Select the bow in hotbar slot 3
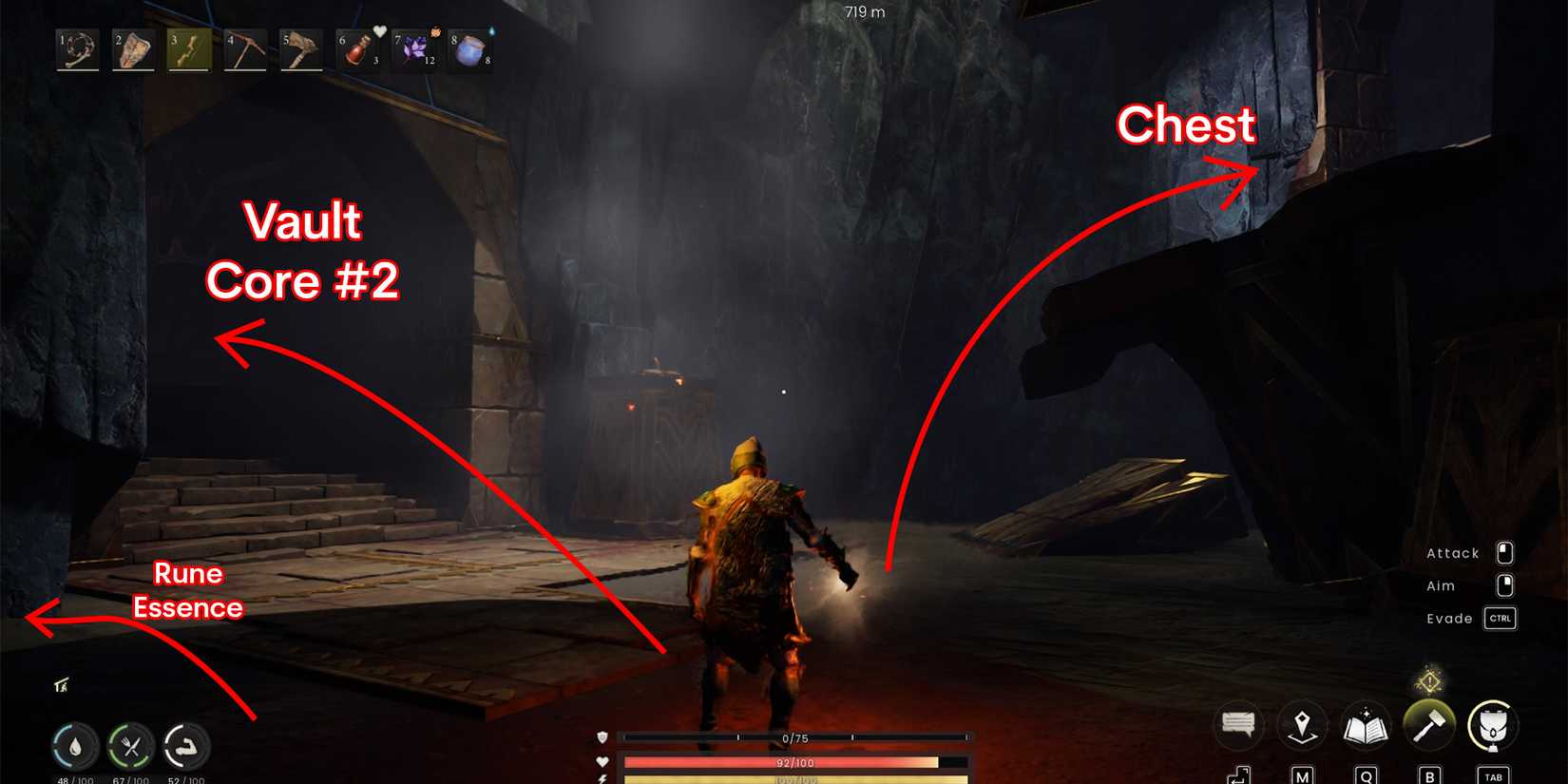This screenshot has height=784, width=1568. tap(187, 51)
